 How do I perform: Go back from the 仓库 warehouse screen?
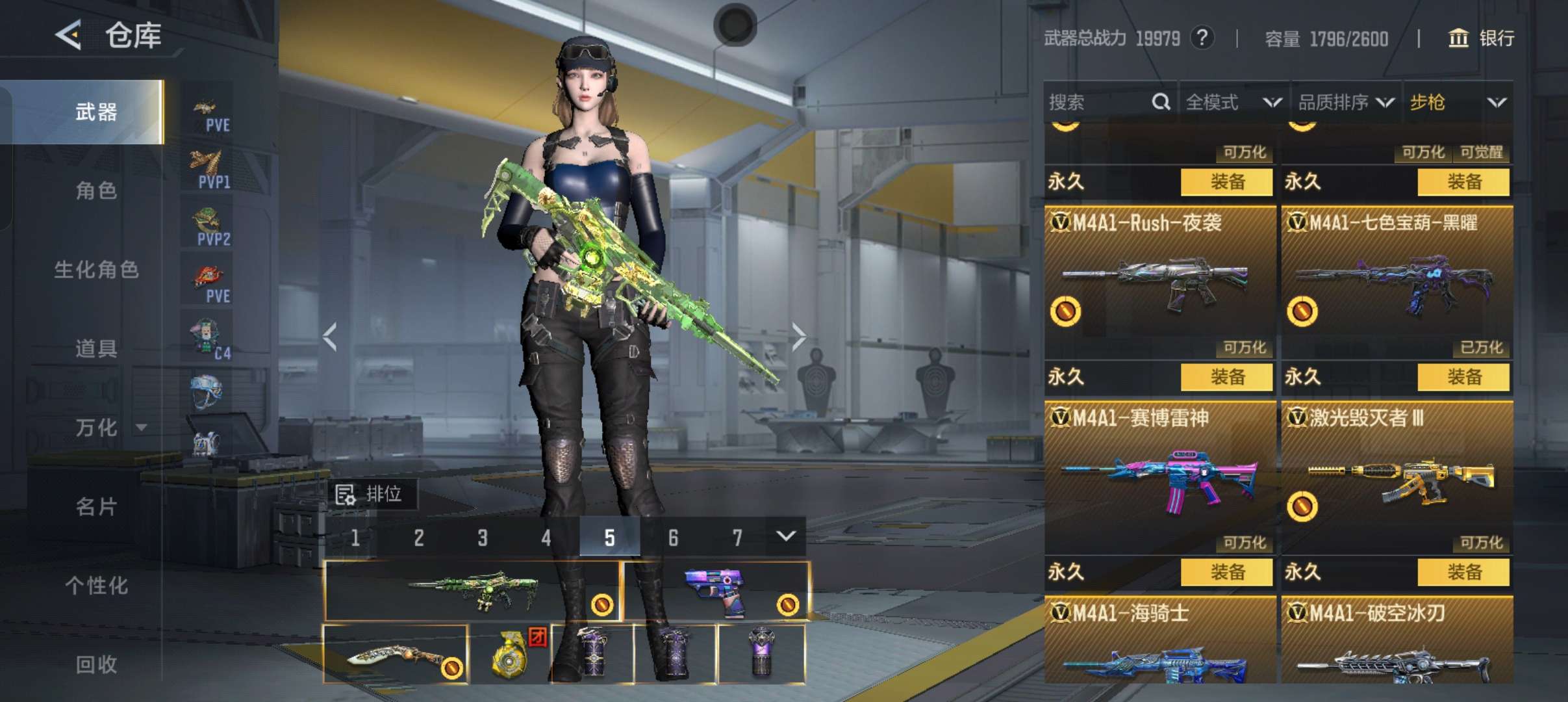pyautogui.click(x=69, y=35)
